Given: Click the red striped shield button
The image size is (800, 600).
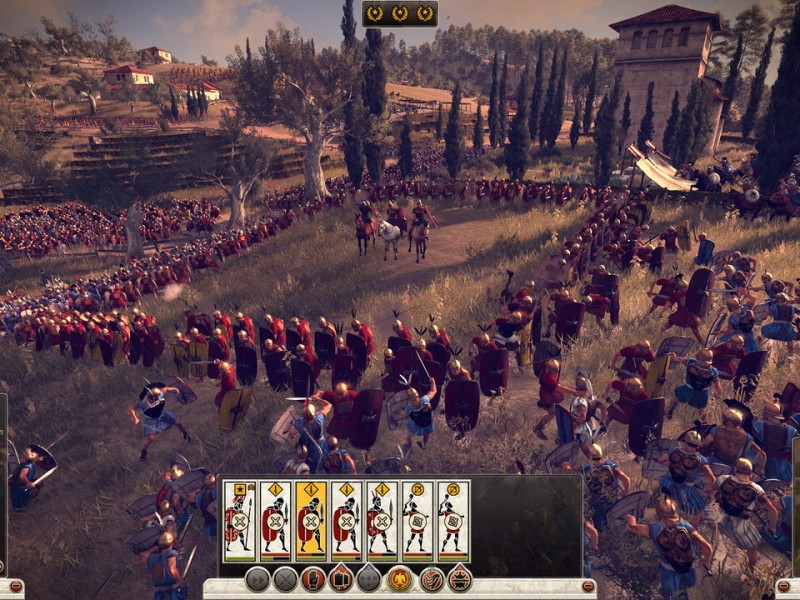Looking at the screenshot, I should 430,579.
